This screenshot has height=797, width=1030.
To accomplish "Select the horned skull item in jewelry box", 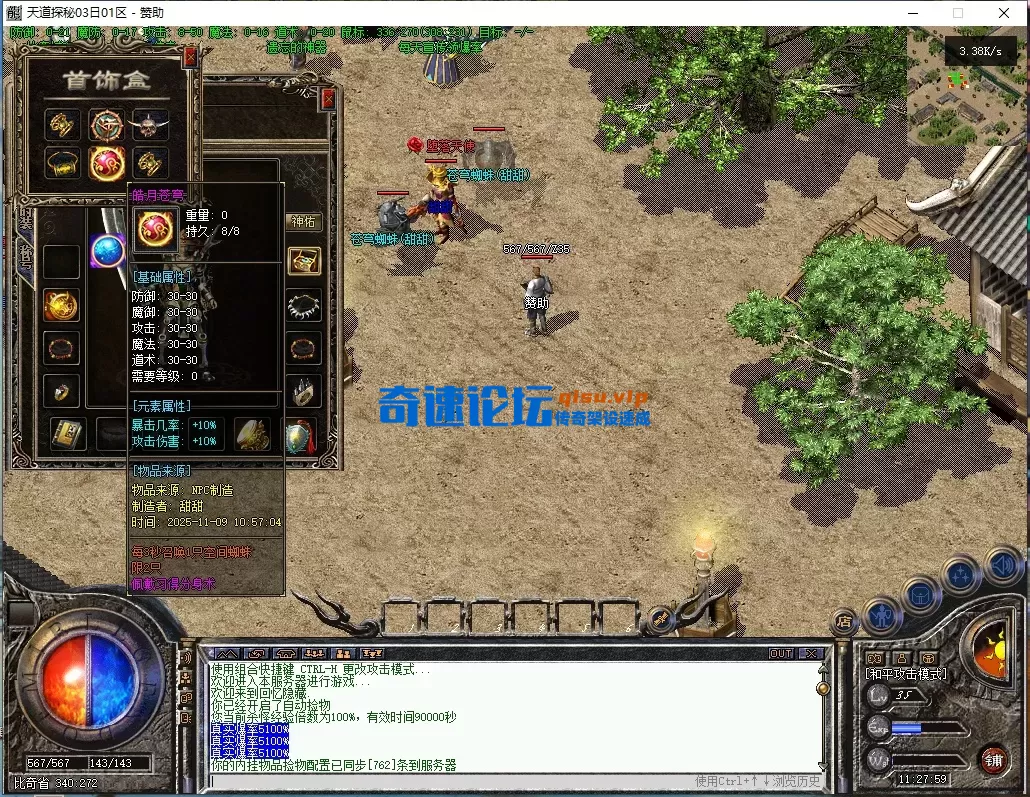I will pyautogui.click(x=150, y=125).
